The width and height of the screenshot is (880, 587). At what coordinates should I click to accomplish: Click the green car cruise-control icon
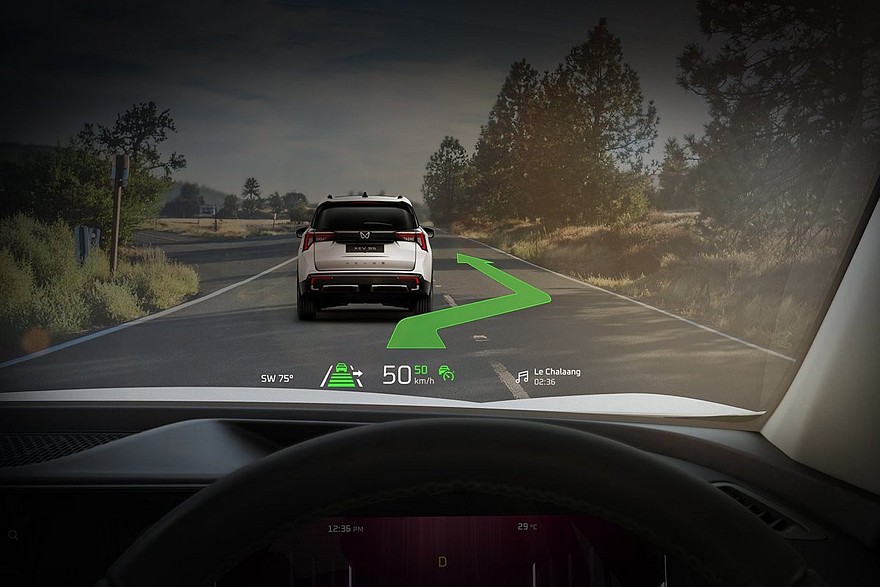[x=447, y=375]
